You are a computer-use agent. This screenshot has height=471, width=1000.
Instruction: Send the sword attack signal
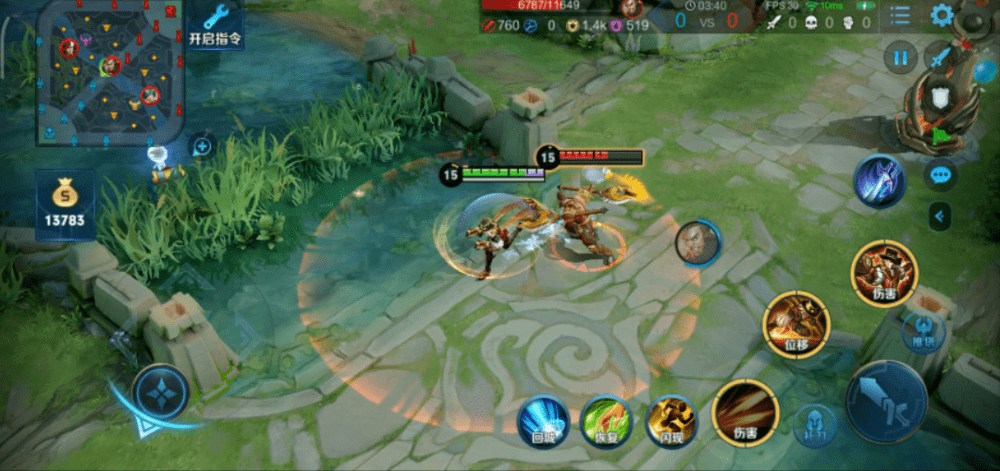pyautogui.click(x=939, y=58)
